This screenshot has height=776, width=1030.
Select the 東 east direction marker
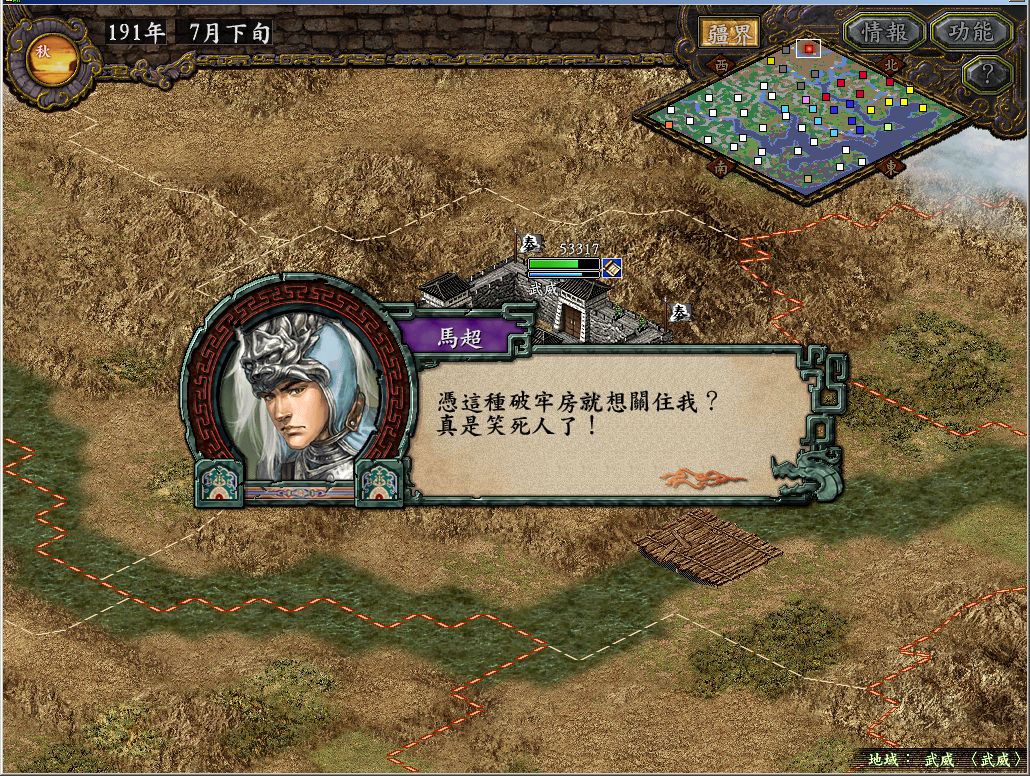(892, 168)
